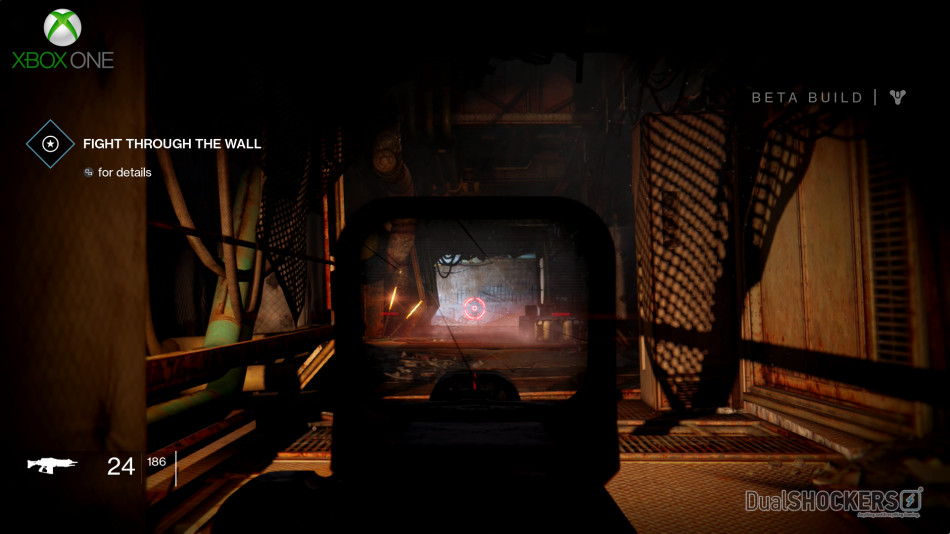Click the Xbox One logo
950x534 pixels.
[63, 40]
